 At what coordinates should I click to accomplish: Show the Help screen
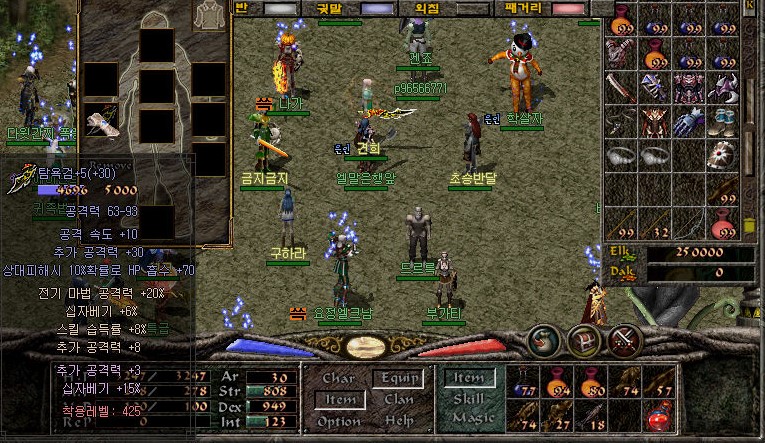[x=397, y=422]
